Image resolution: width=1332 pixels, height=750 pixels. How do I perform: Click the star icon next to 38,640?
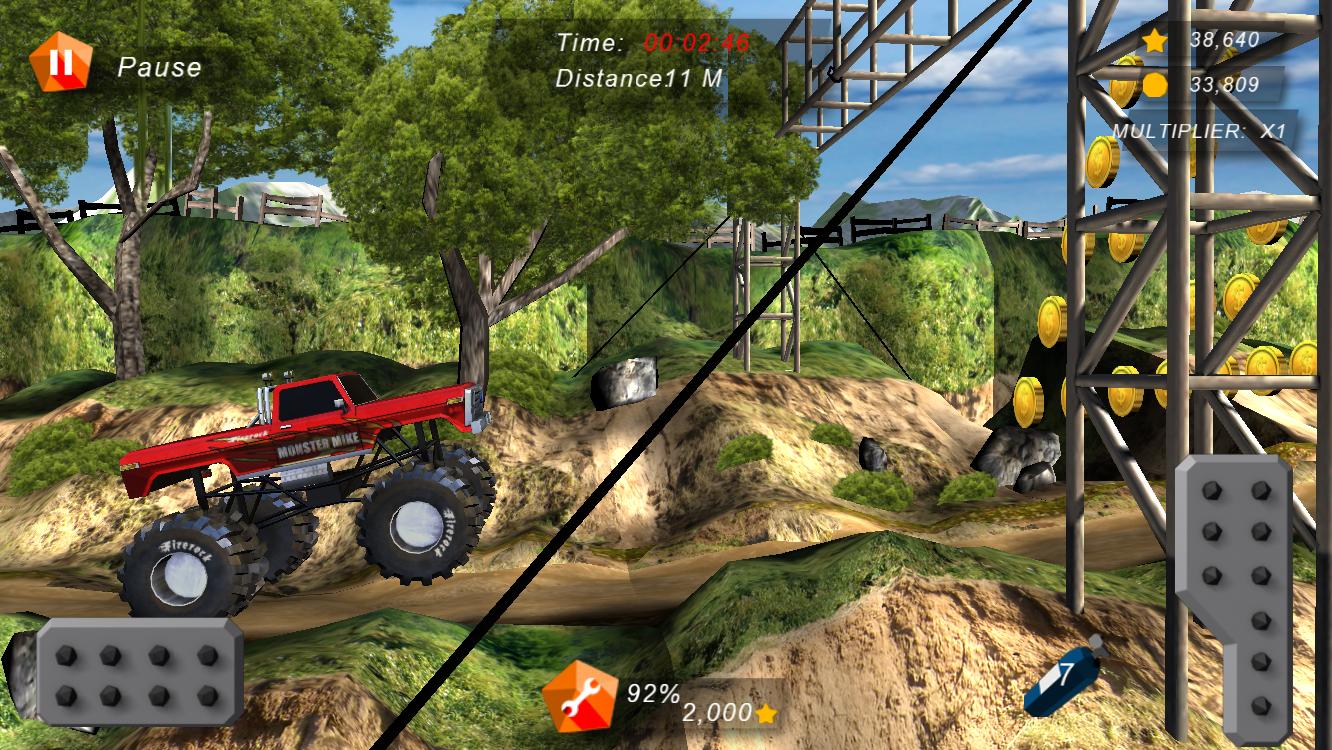click(1154, 42)
